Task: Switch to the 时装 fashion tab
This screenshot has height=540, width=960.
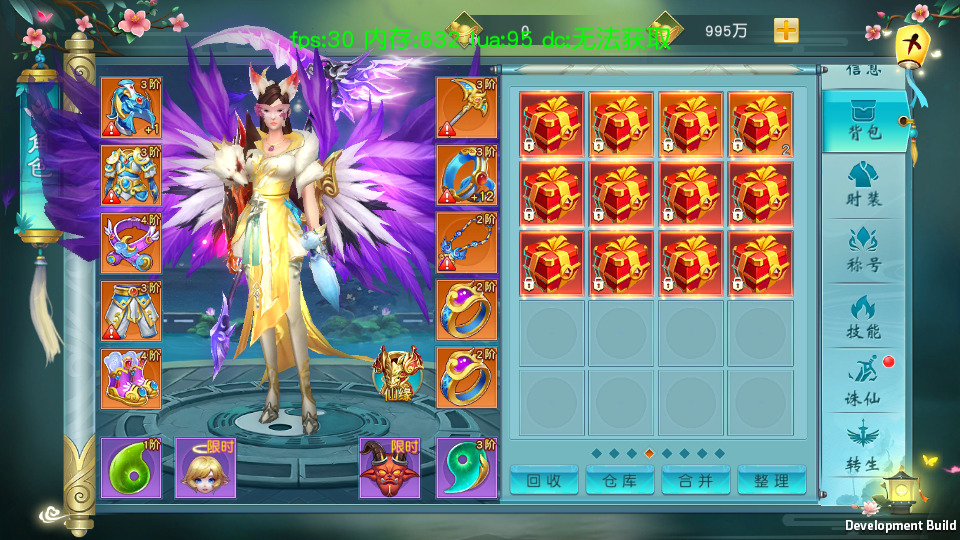Action: [863, 184]
